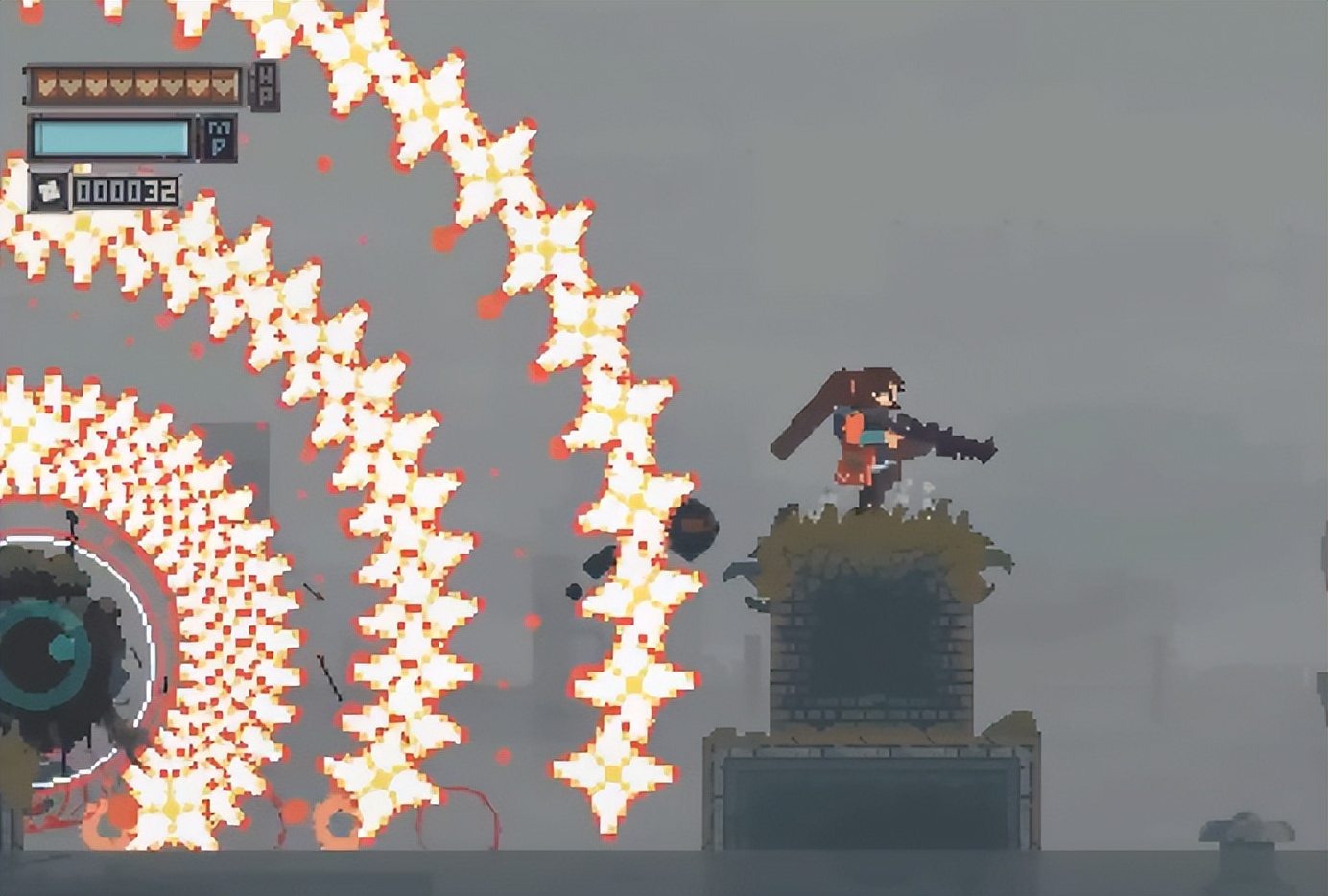This screenshot has width=1328, height=896.
Task: Click the first heart in the HP bar
Action: click(49, 83)
